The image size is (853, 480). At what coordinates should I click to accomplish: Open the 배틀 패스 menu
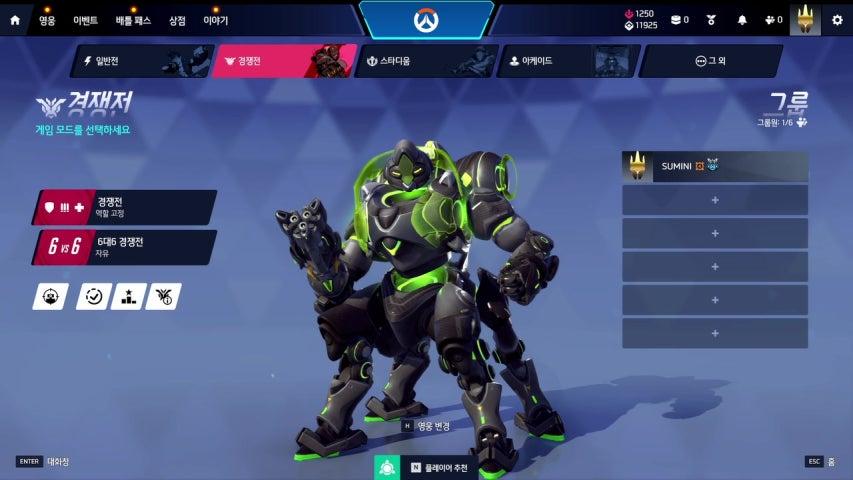pyautogui.click(x=133, y=20)
